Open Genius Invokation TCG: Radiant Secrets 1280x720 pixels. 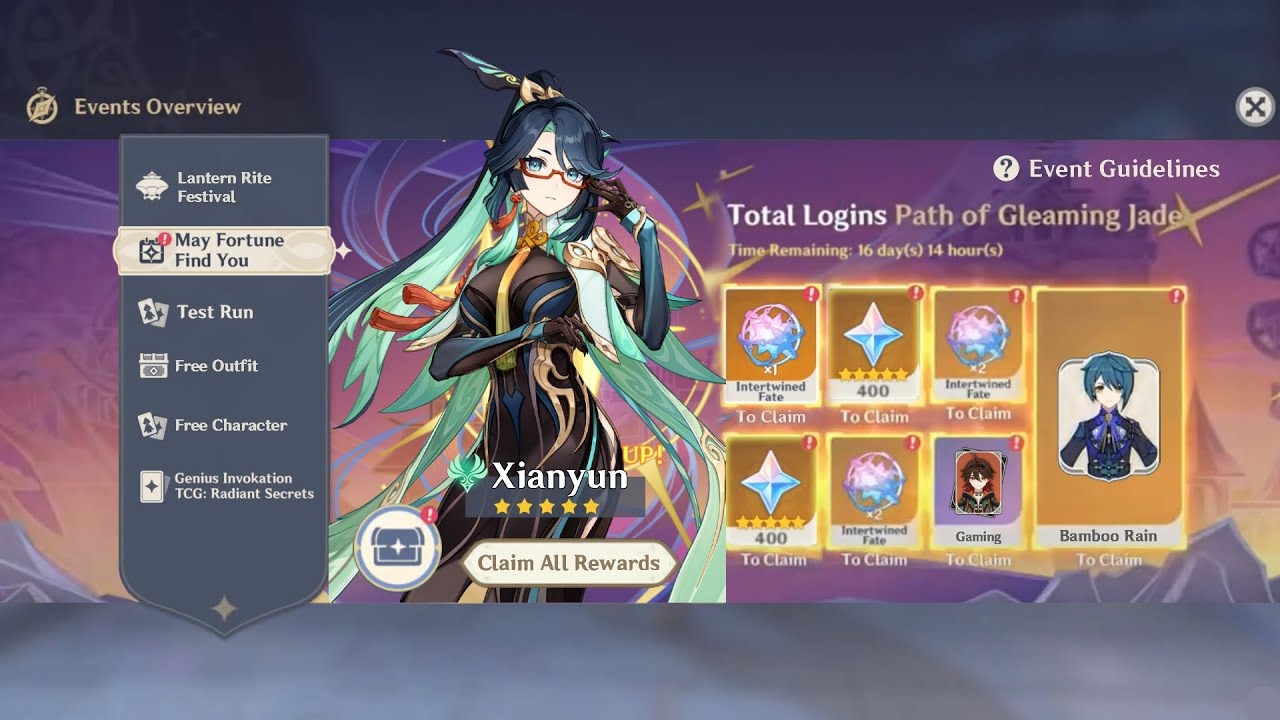[x=243, y=486]
